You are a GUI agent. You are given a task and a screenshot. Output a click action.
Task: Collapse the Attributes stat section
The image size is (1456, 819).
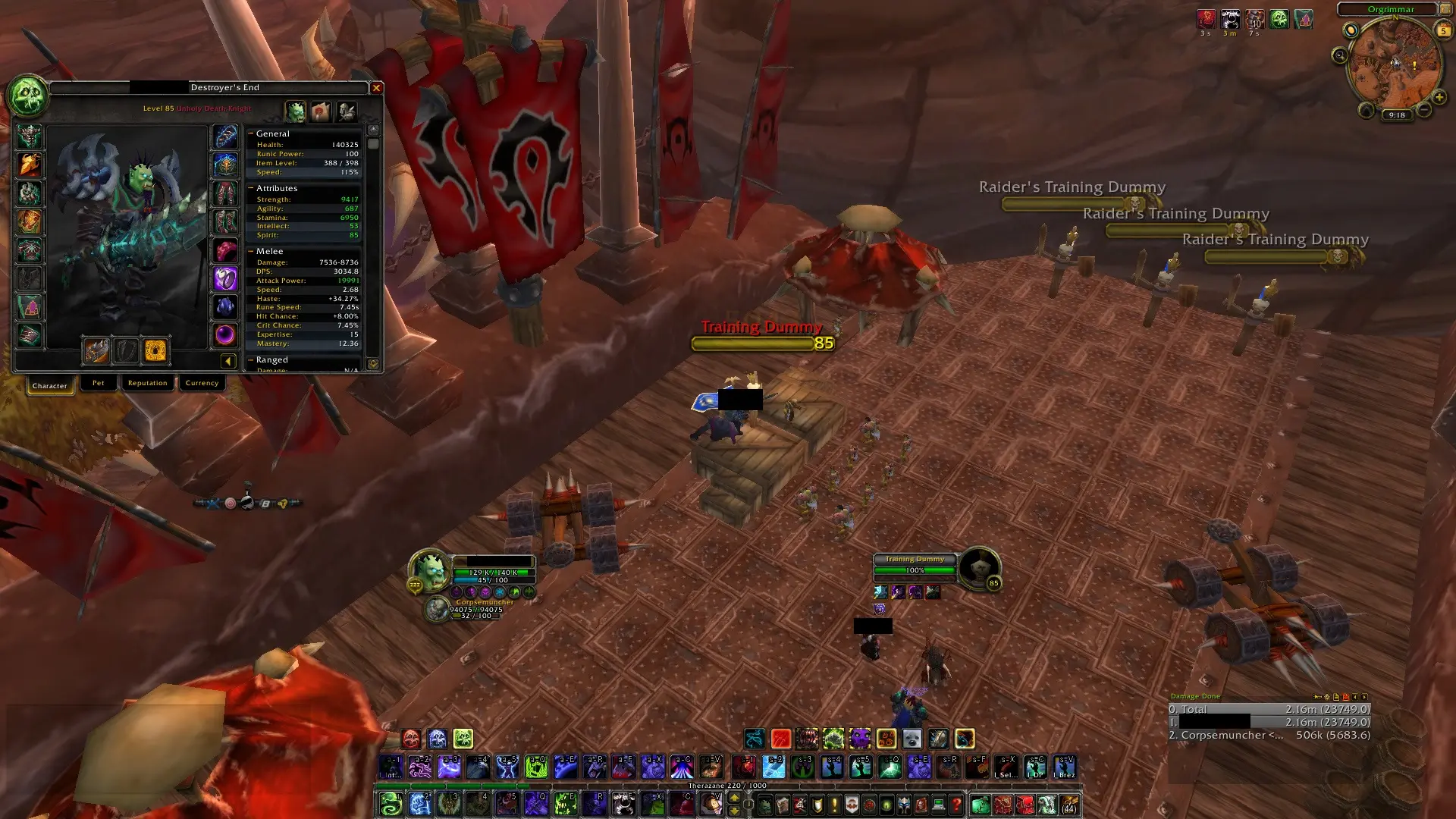251,188
